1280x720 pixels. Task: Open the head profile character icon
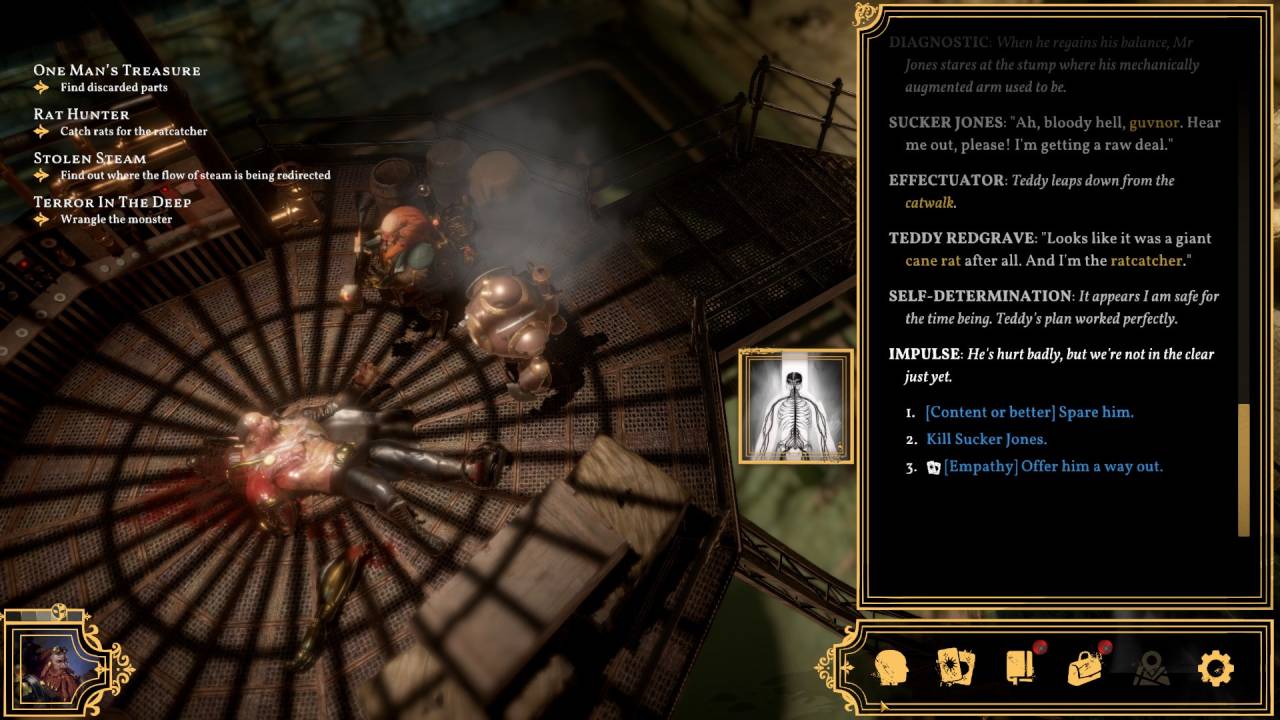pos(891,667)
